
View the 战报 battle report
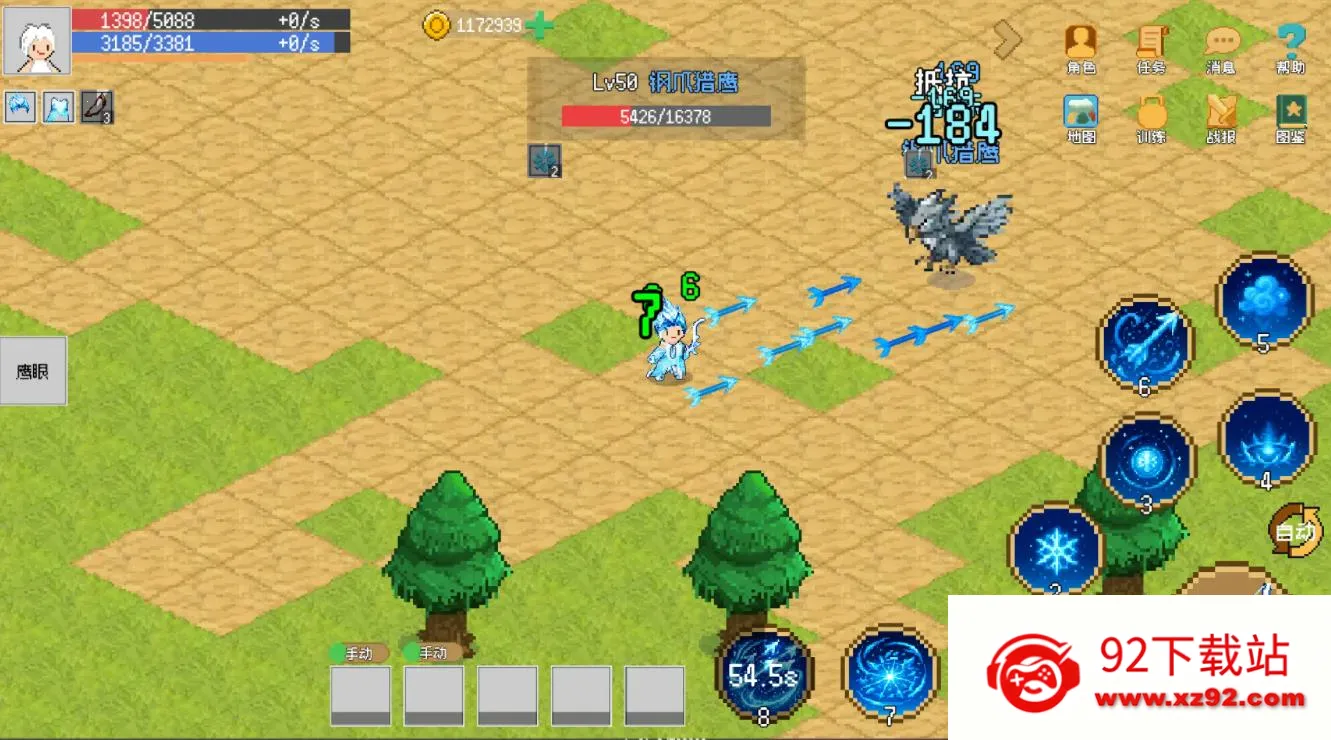point(1221,116)
